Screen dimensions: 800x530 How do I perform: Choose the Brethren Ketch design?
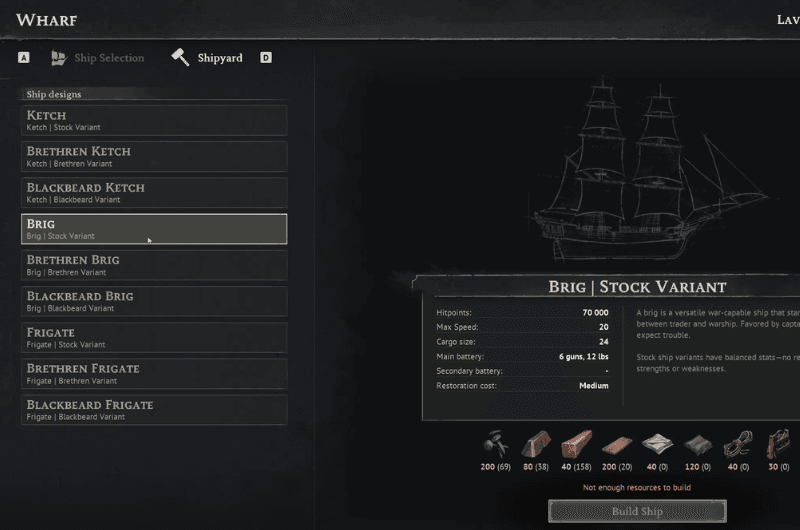click(154, 156)
